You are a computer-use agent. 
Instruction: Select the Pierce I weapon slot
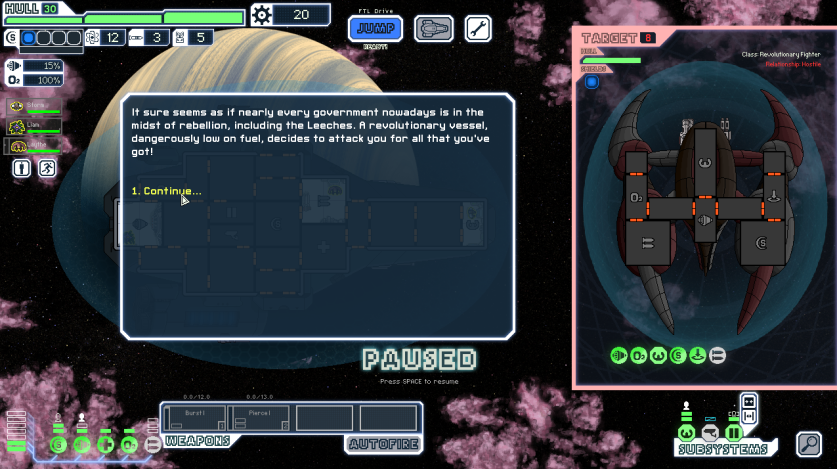click(x=259, y=417)
